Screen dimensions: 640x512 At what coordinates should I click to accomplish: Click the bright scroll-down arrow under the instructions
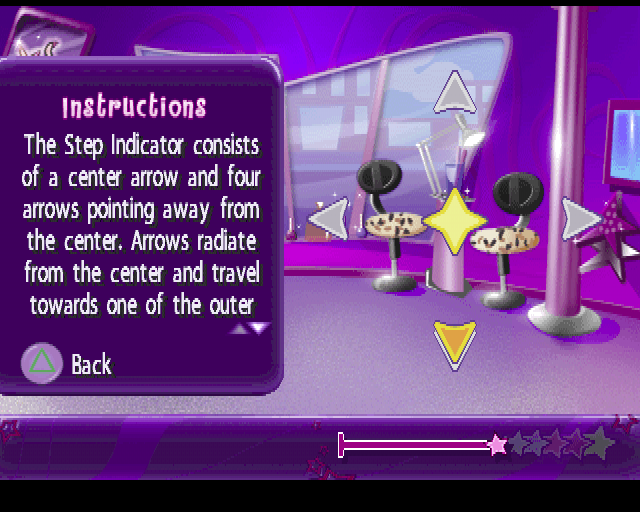coord(260,327)
